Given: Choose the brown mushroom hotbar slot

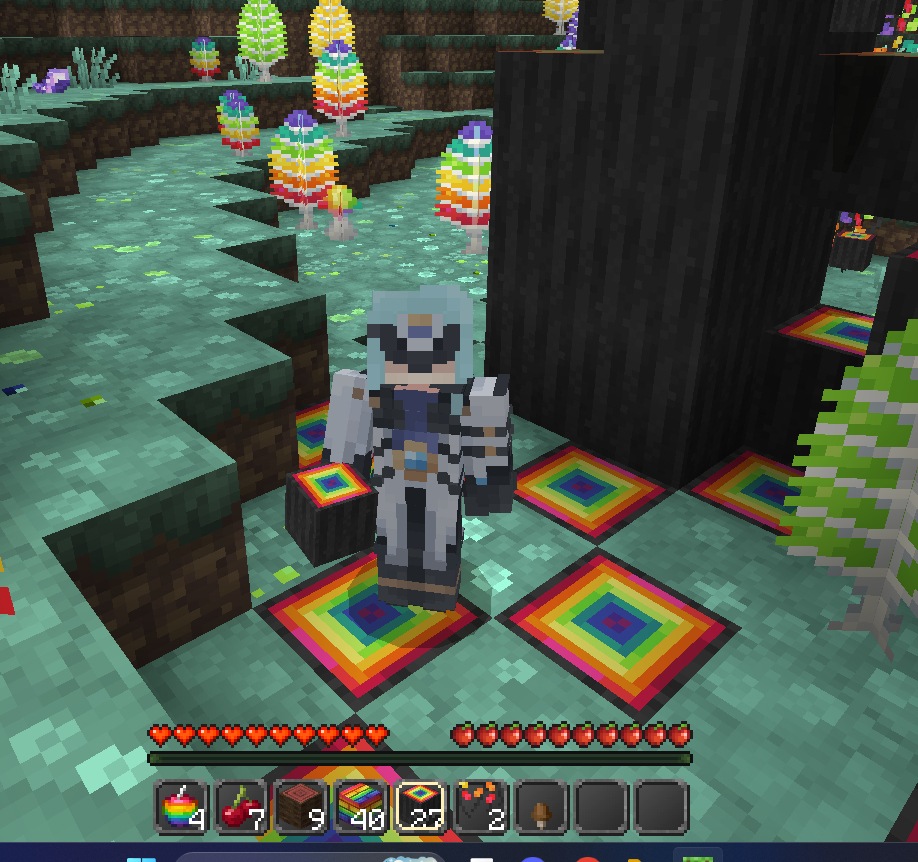Looking at the screenshot, I should click(541, 807).
